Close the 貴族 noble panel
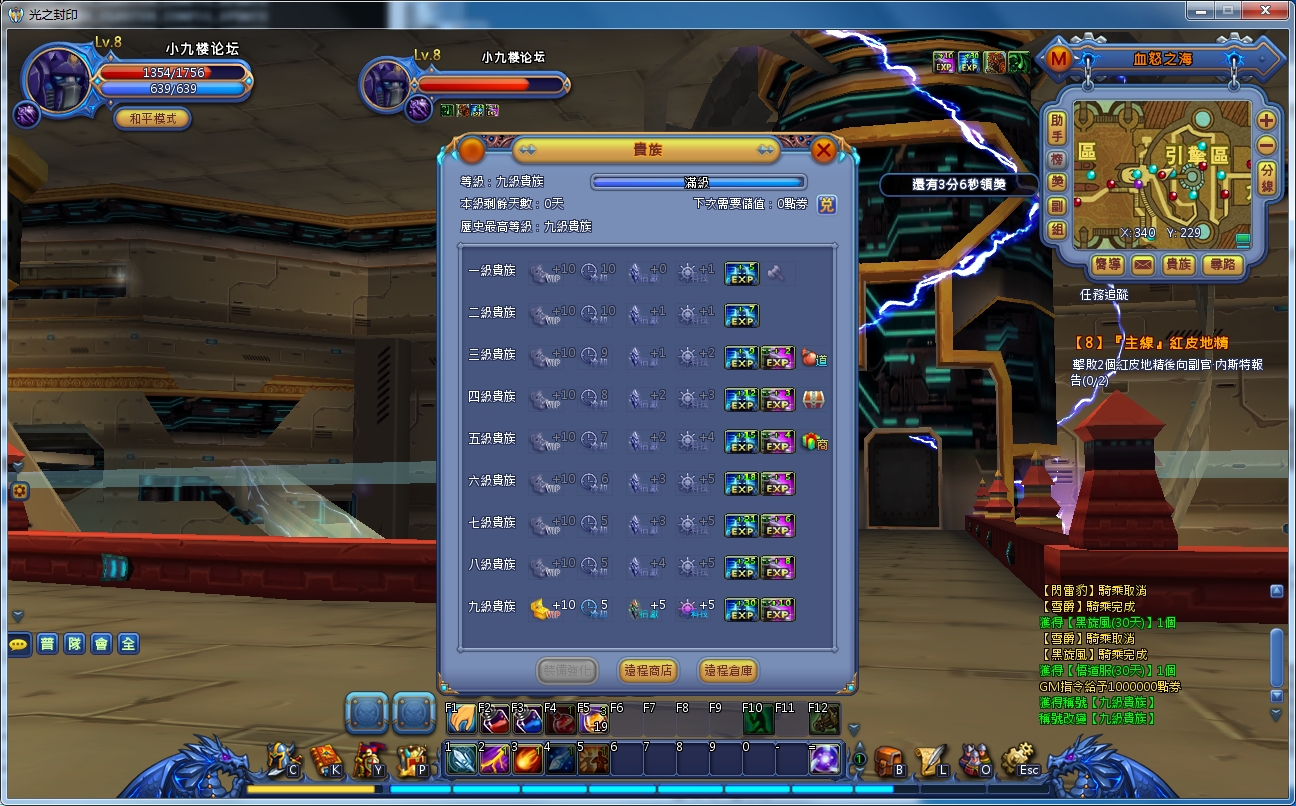 pos(824,151)
